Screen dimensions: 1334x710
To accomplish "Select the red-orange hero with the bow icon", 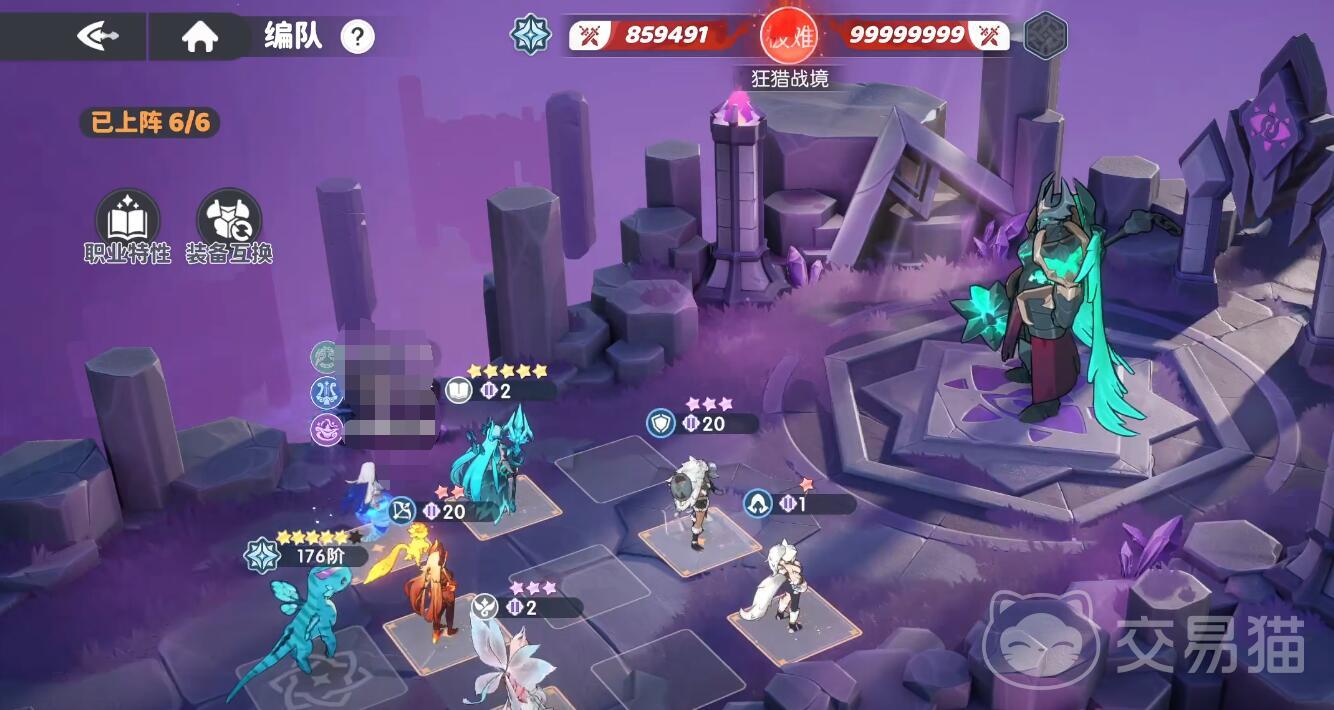I will pyautogui.click(x=431, y=590).
